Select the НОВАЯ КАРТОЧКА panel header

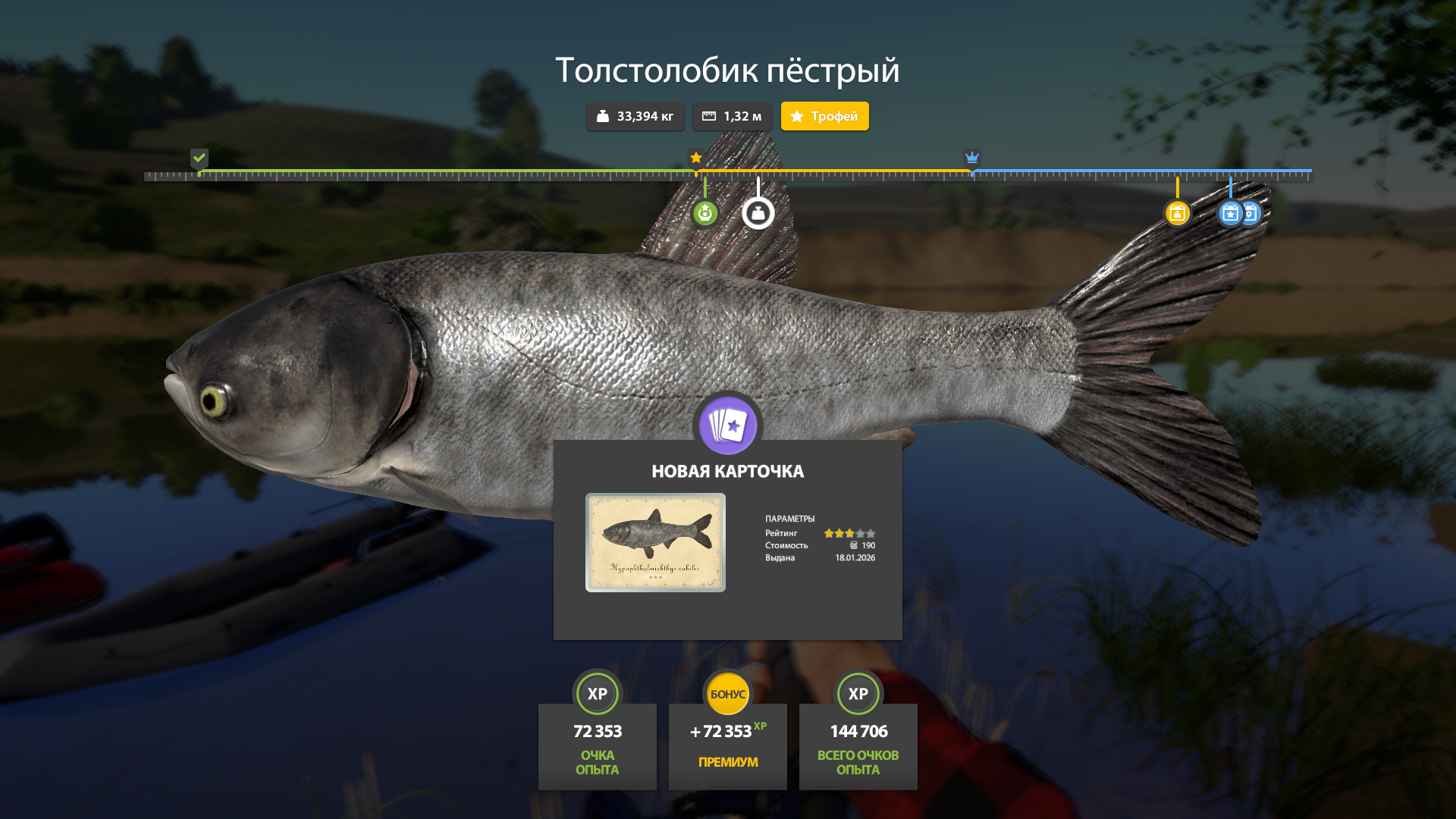pyautogui.click(x=727, y=470)
